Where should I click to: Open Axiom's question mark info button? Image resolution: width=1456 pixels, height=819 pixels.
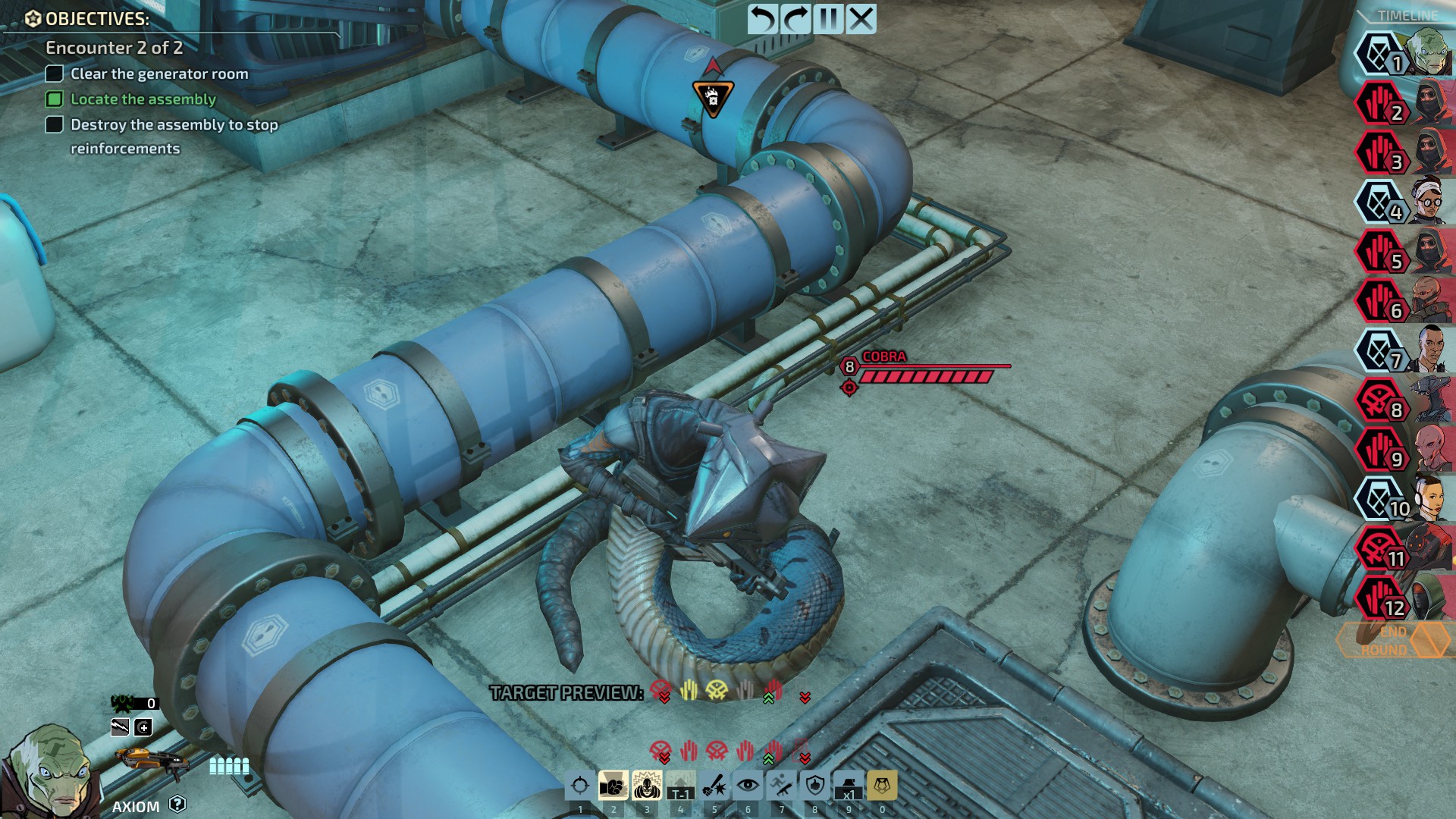pos(177,804)
